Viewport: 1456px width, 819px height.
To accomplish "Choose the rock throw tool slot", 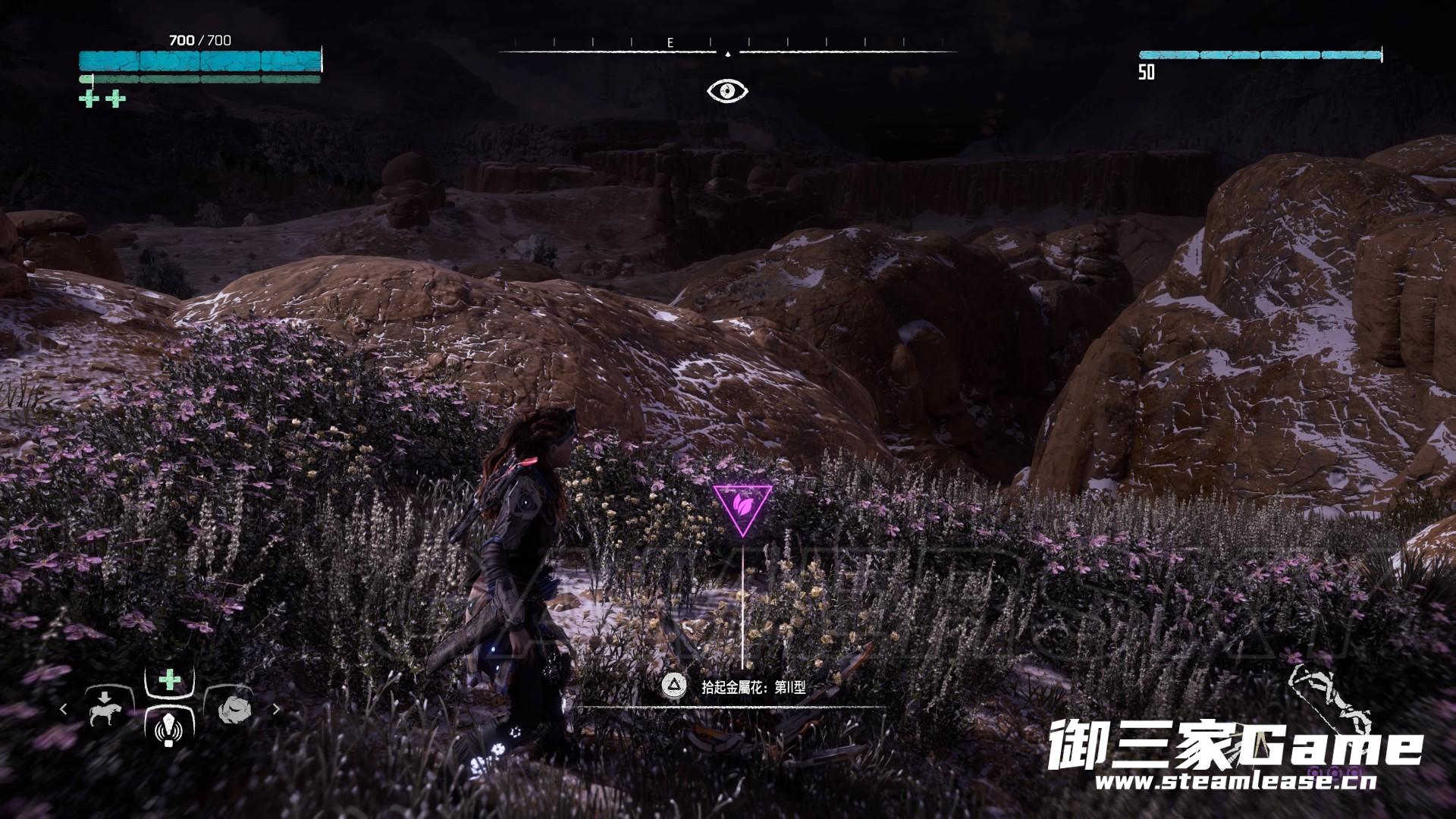I will point(233,709).
